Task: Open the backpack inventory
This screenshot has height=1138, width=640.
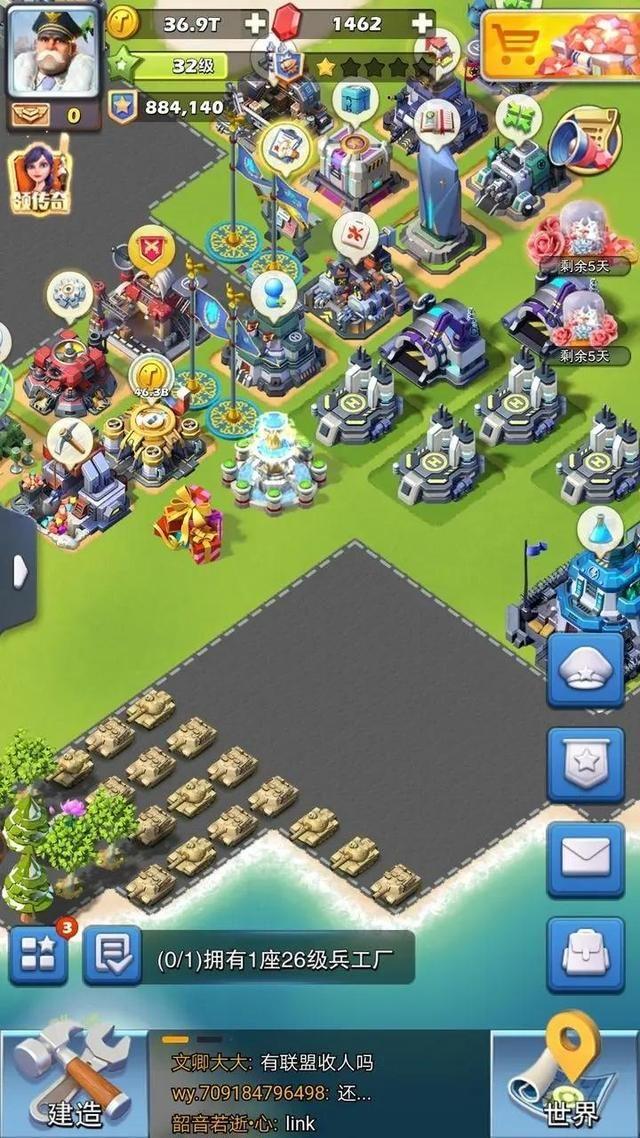Action: (x=586, y=954)
